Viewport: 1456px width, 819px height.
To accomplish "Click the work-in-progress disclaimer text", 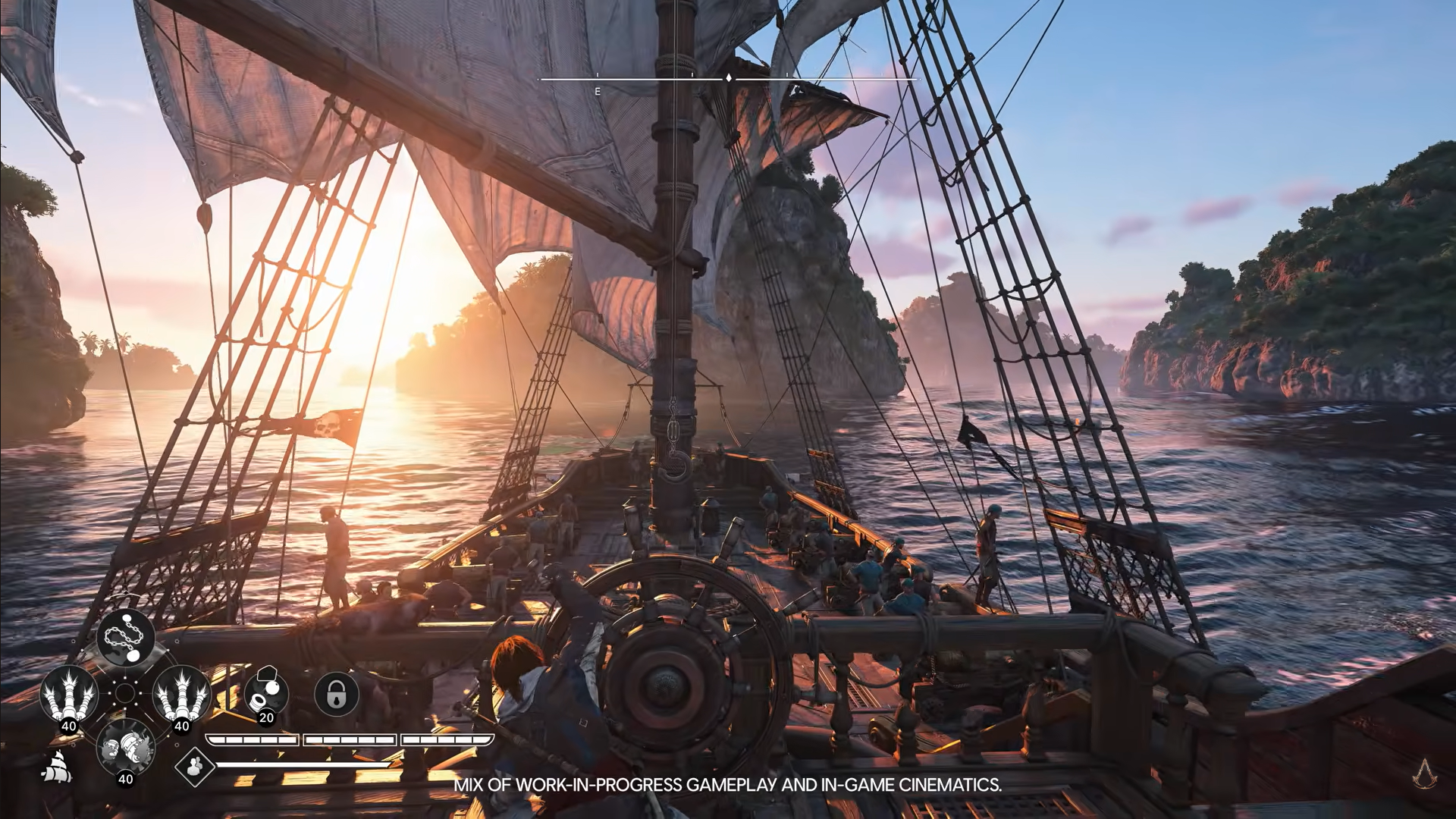I will [728, 786].
